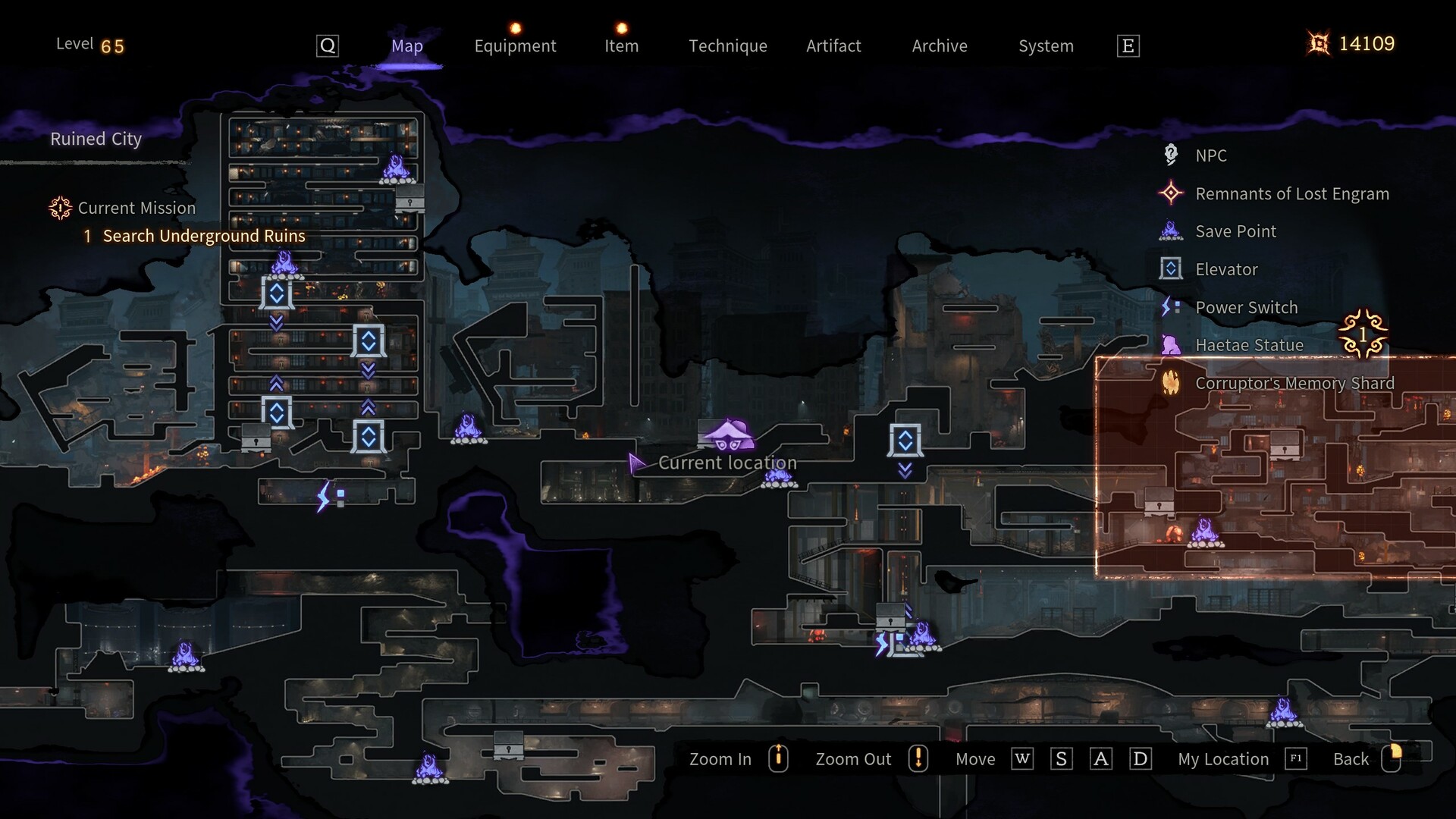Select the mission objective marker numbered 1

pyautogui.click(x=1363, y=334)
